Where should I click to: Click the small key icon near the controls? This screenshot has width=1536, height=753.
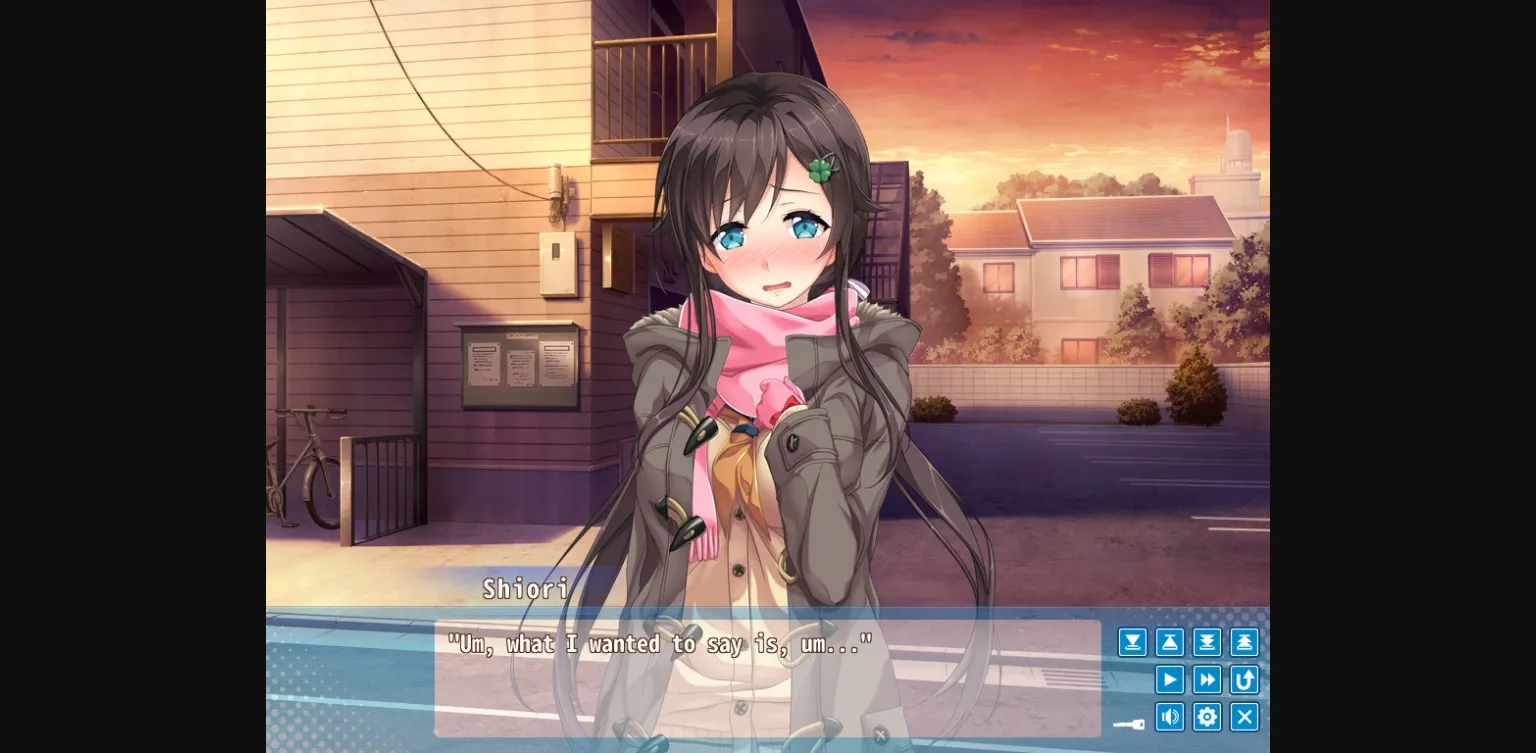[x=1129, y=724]
